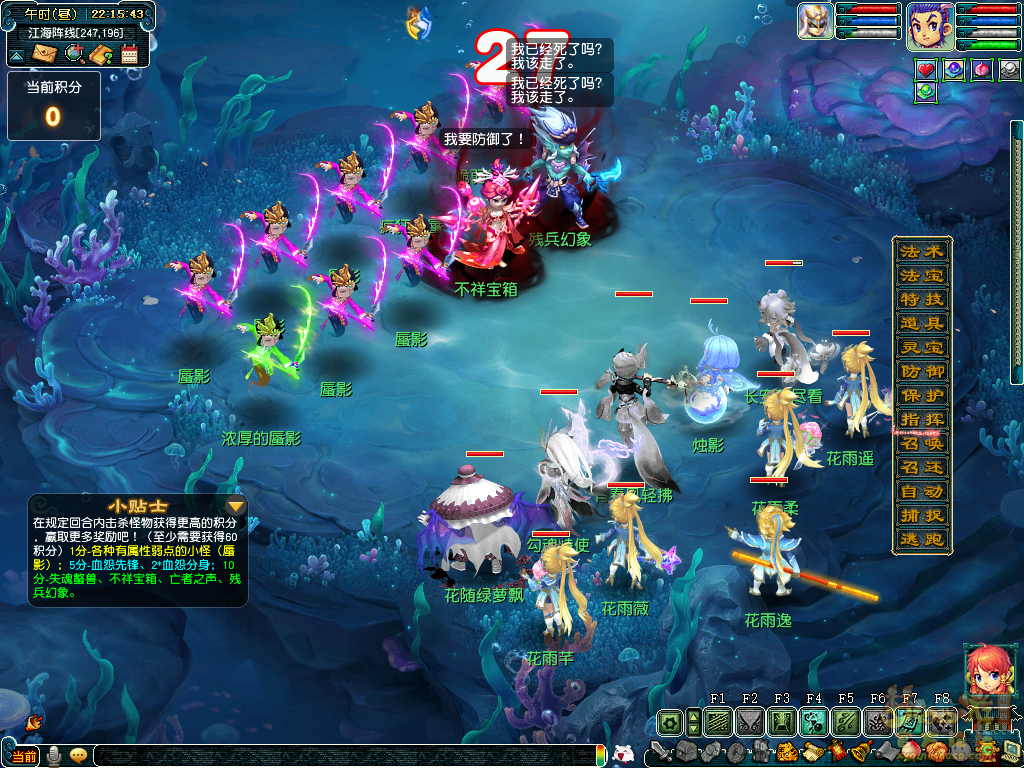Open the world map magnifier icon

pyautogui.click(x=74, y=54)
